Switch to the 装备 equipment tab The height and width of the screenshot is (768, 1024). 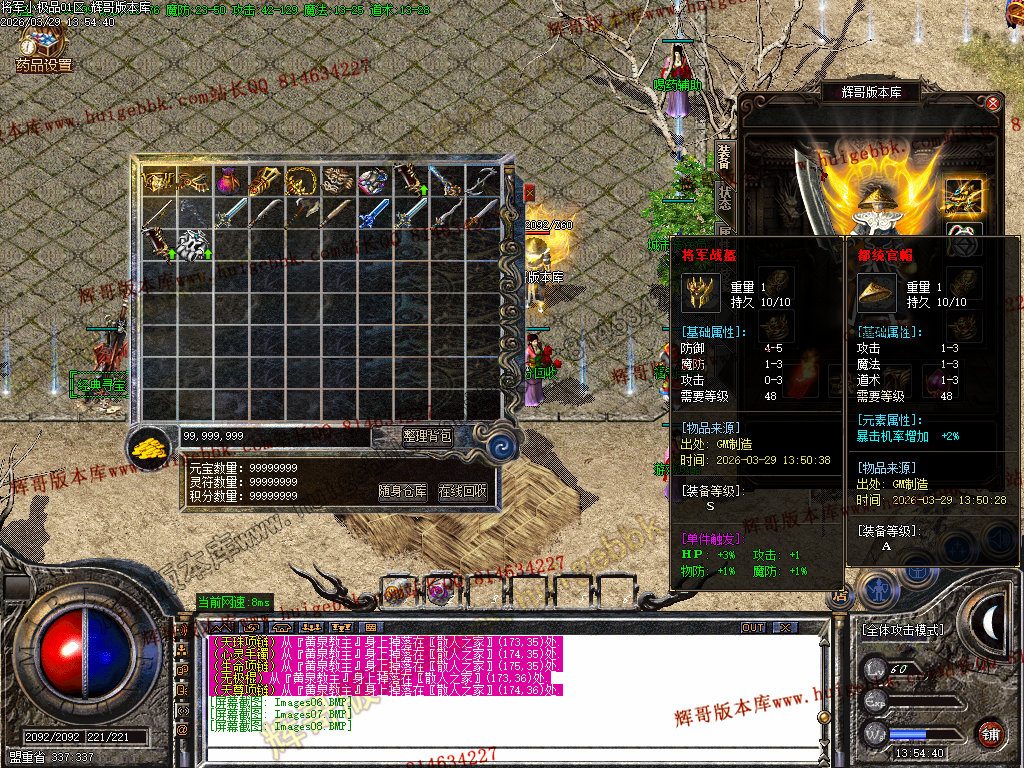[725, 158]
